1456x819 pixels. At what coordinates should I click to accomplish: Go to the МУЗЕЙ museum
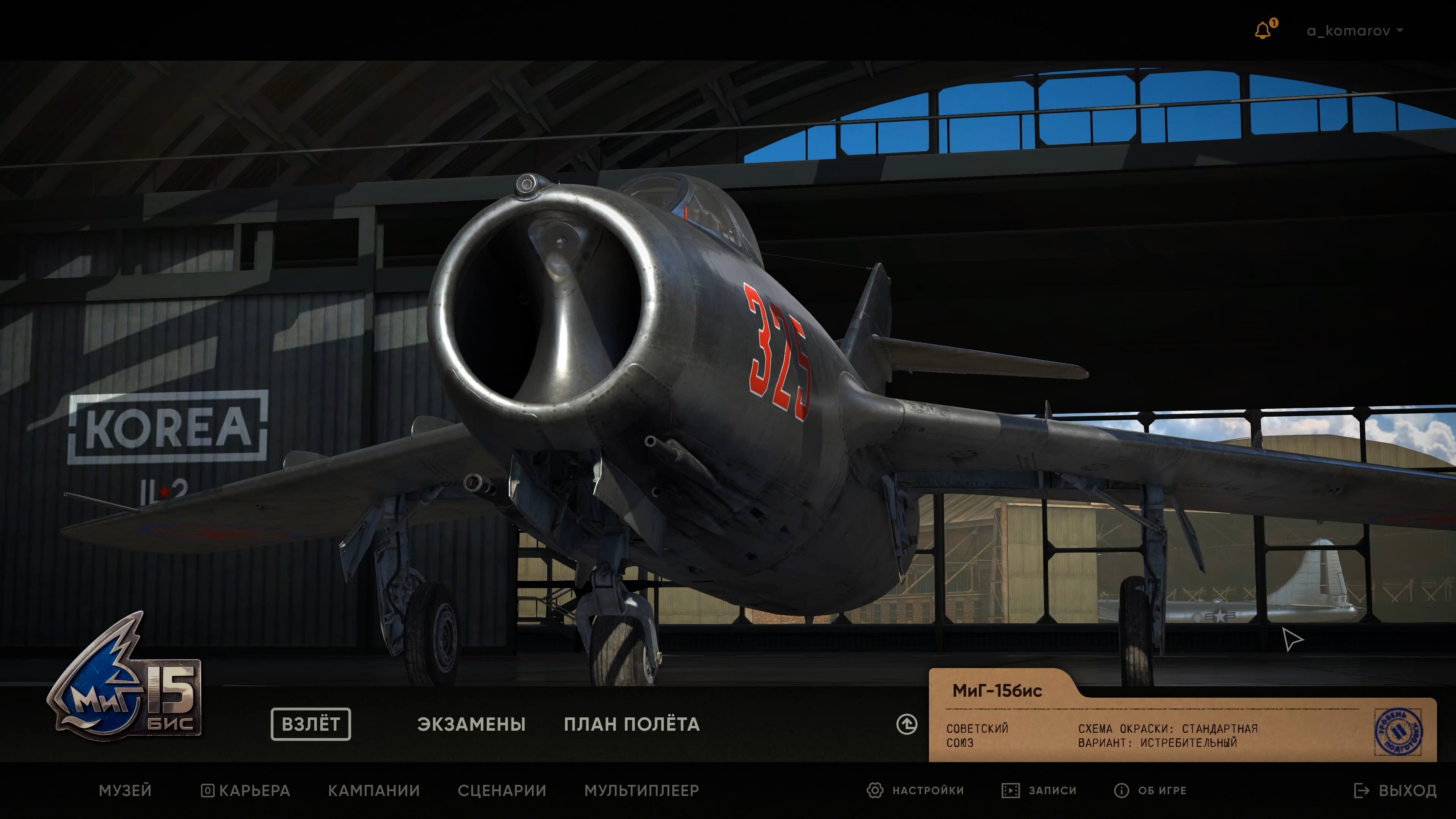point(125,790)
